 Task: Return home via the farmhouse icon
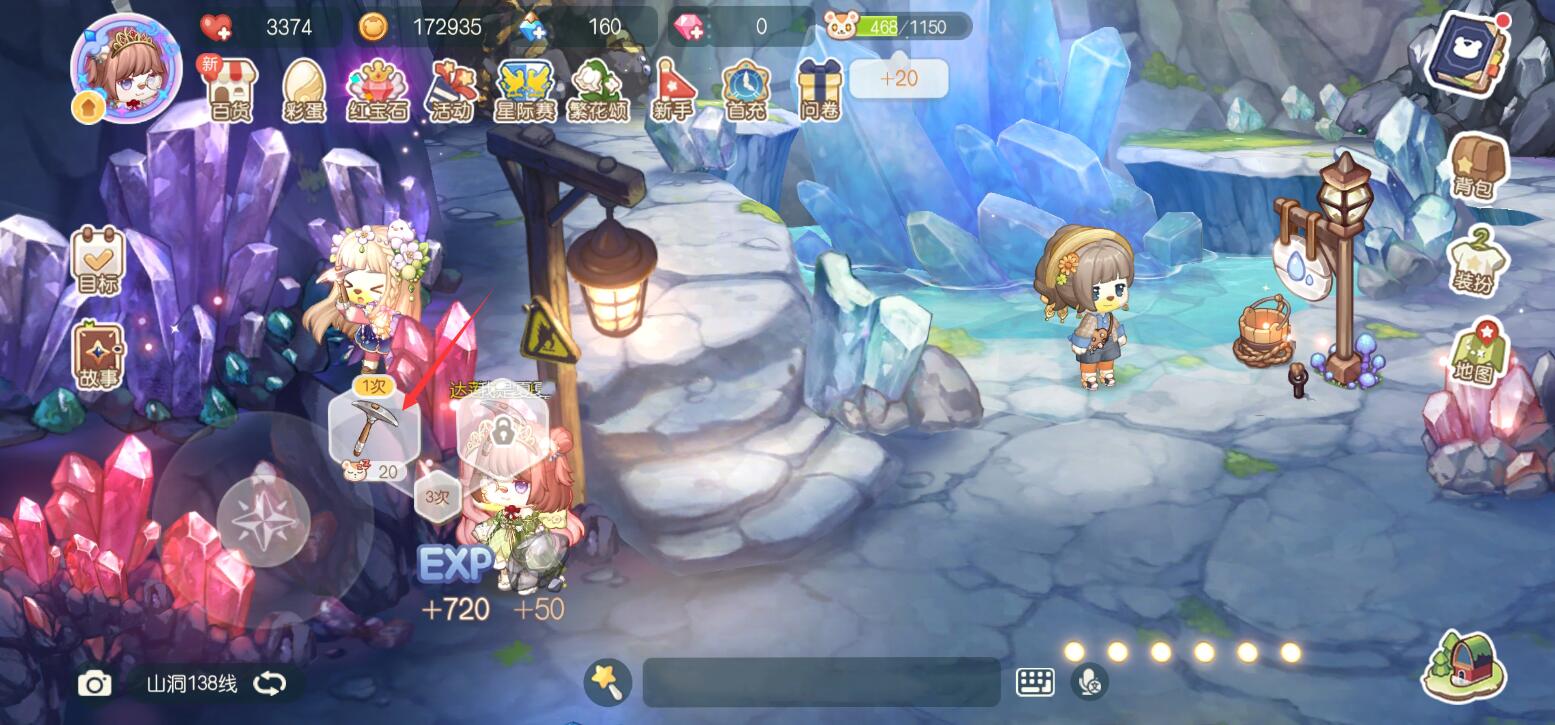(x=1463, y=667)
